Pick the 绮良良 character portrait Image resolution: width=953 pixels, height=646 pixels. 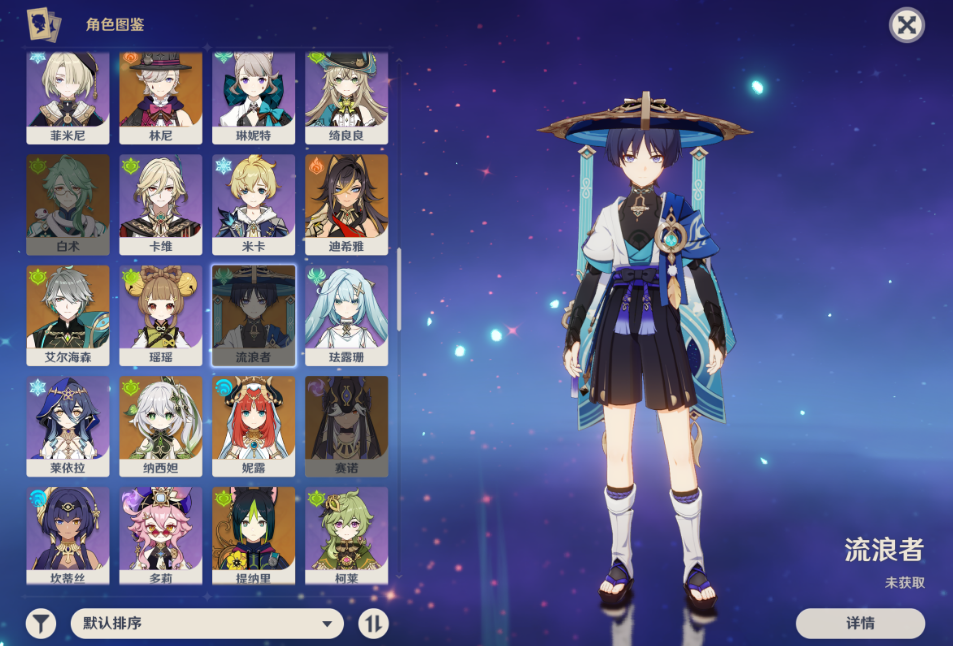point(346,95)
